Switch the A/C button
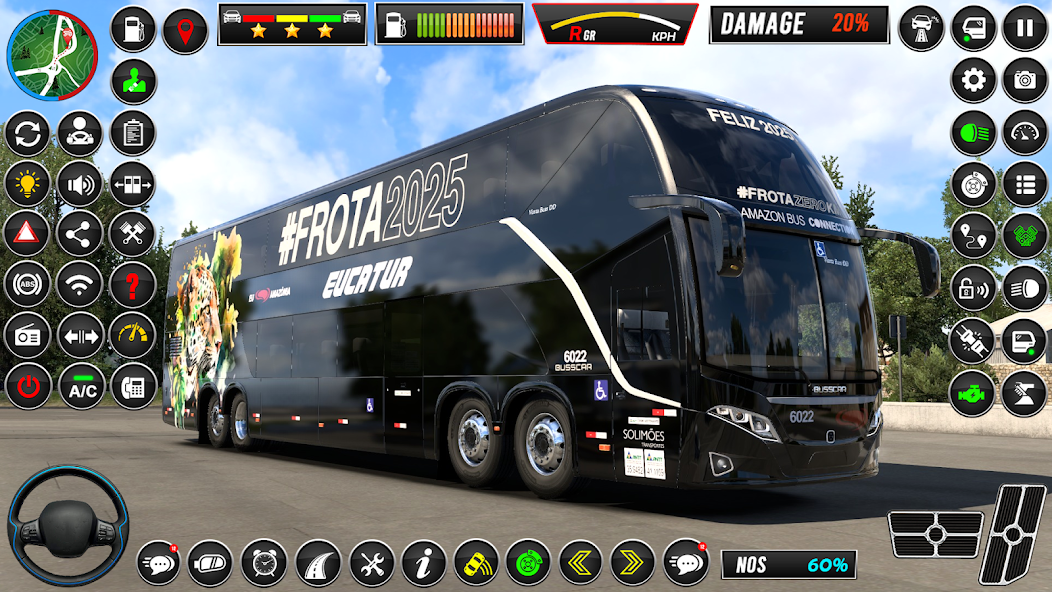 tap(81, 389)
